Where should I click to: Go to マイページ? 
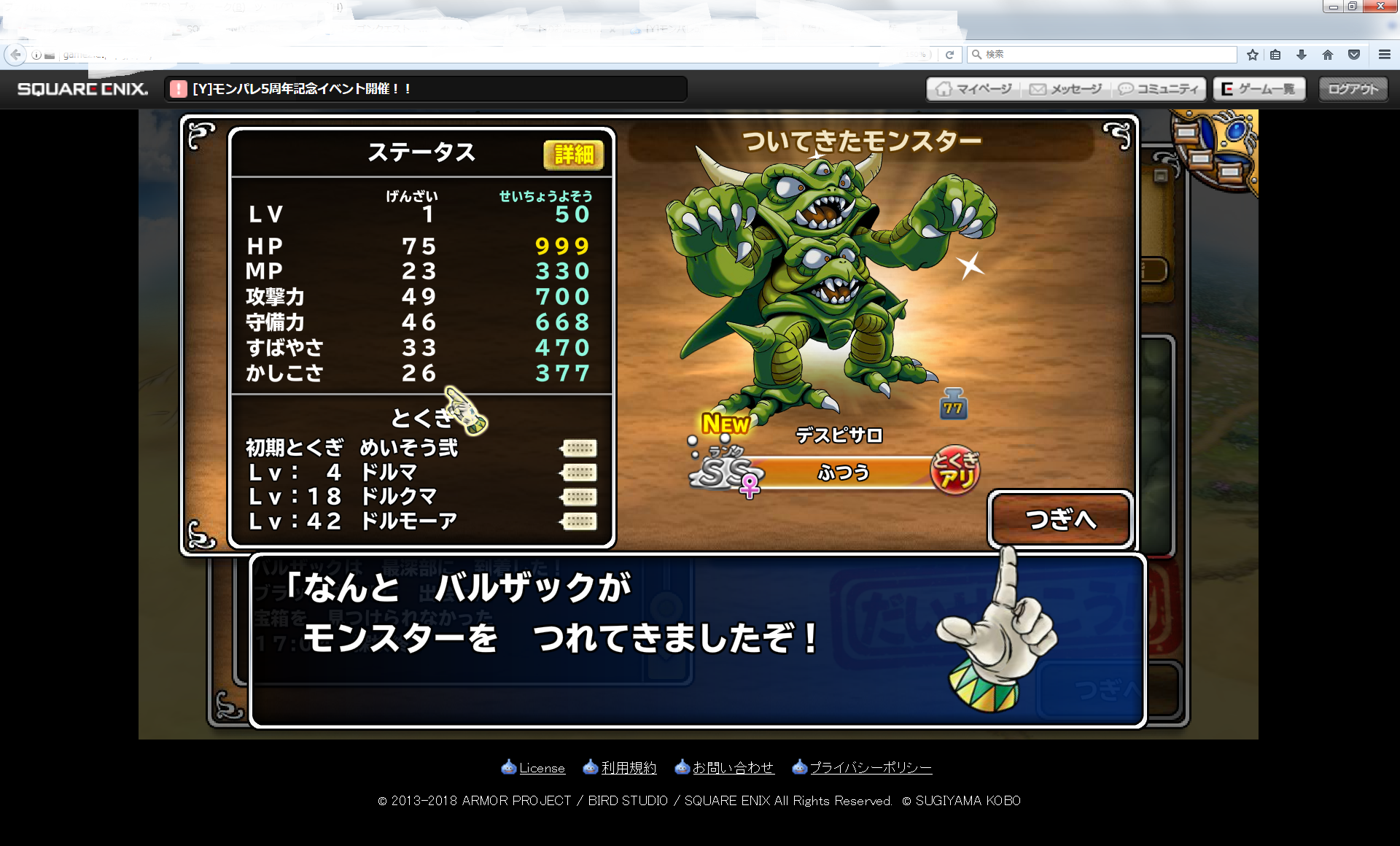tap(975, 89)
